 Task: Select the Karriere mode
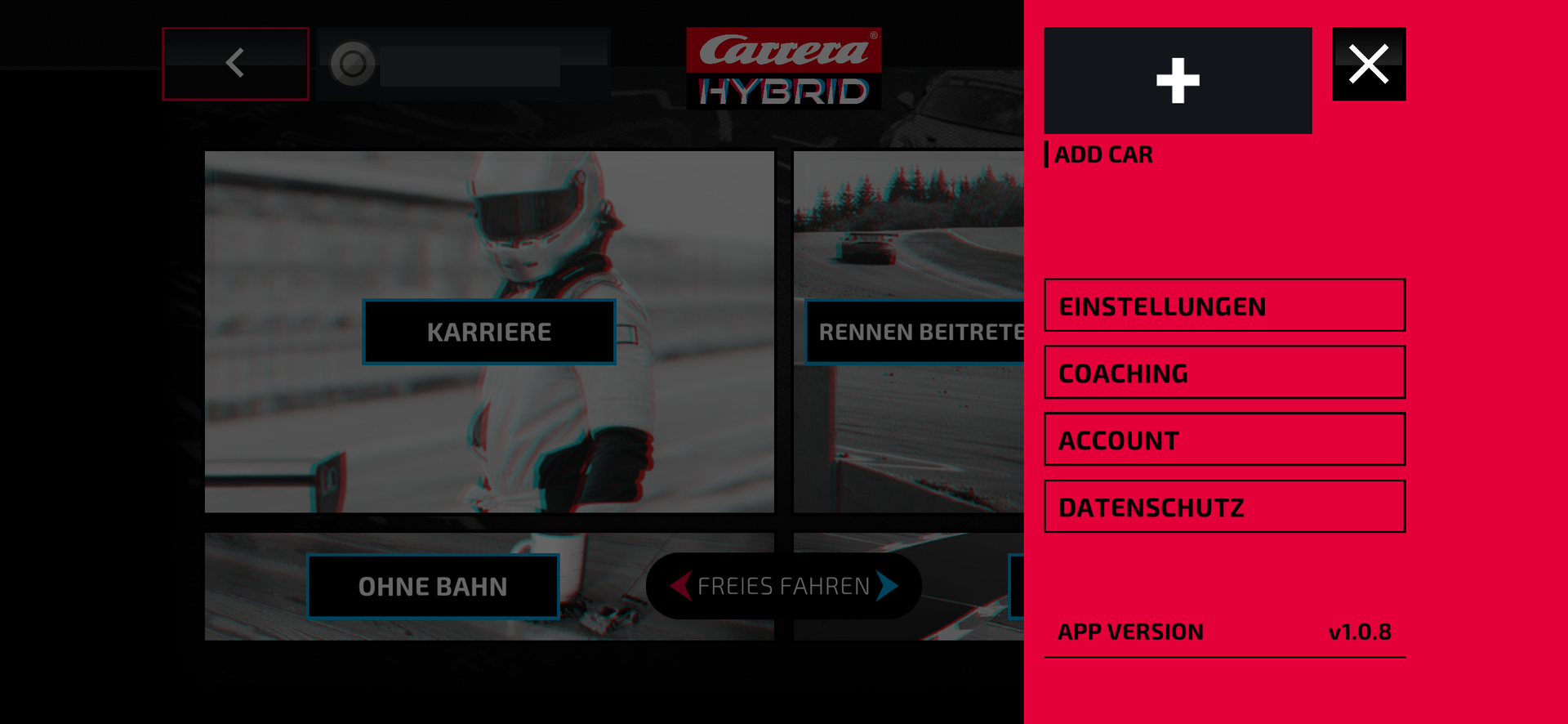(x=489, y=332)
